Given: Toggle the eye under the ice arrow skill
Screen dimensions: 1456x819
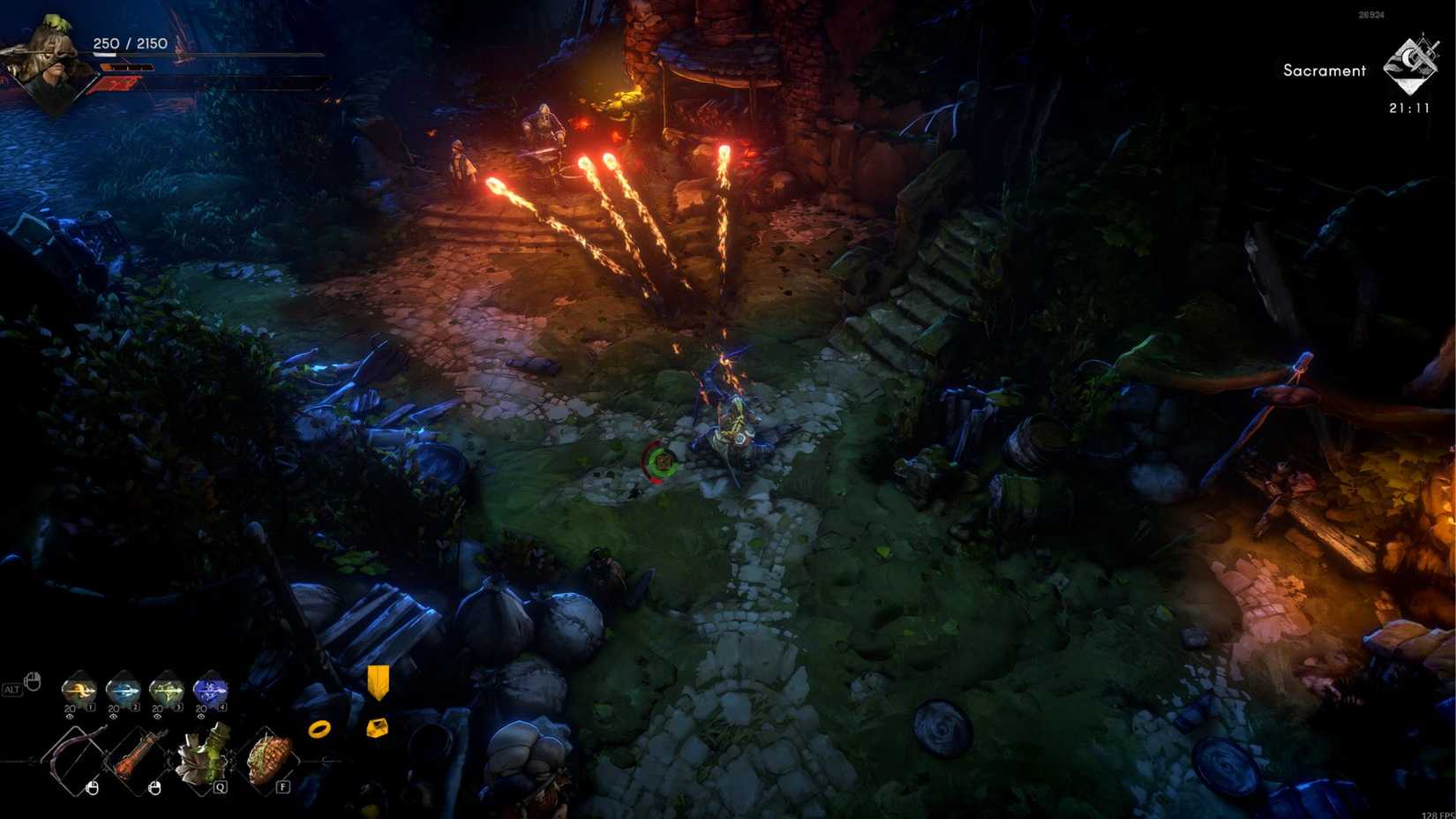Looking at the screenshot, I should click(x=114, y=716).
